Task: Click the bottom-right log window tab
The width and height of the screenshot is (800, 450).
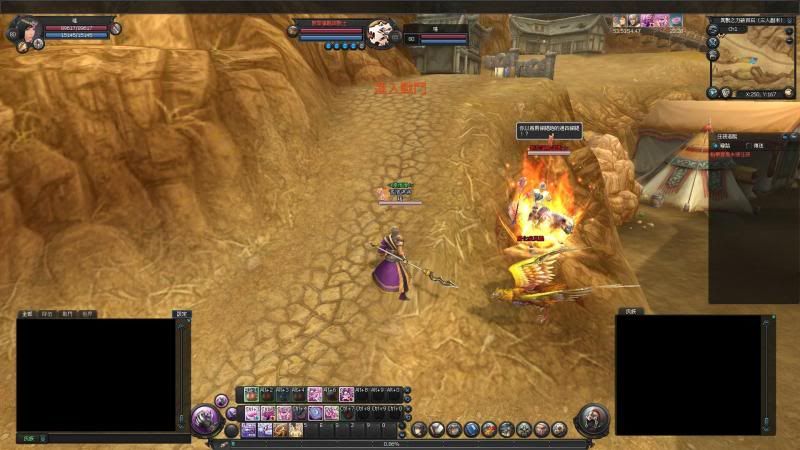Action: [630, 313]
